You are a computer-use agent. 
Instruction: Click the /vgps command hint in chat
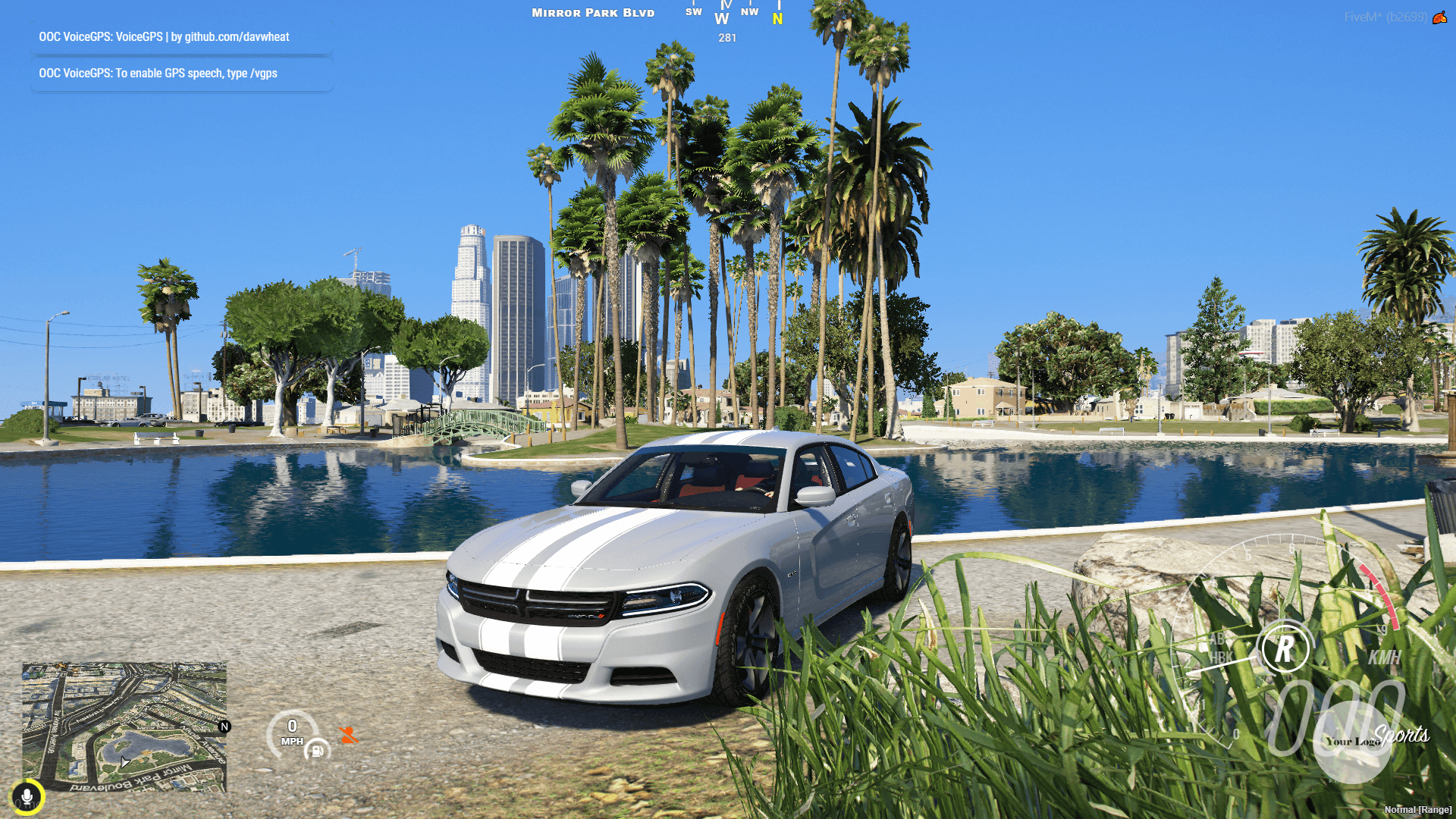(265, 73)
